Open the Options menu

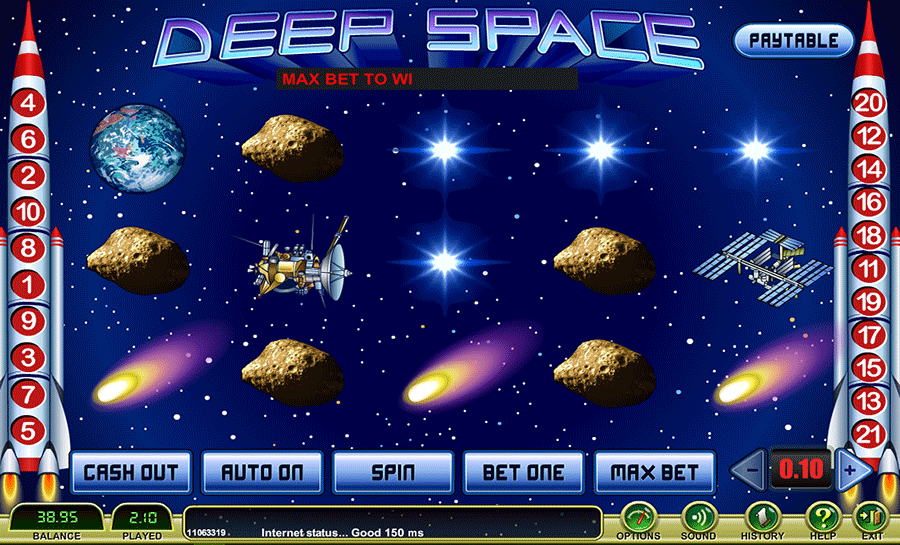tap(638, 518)
